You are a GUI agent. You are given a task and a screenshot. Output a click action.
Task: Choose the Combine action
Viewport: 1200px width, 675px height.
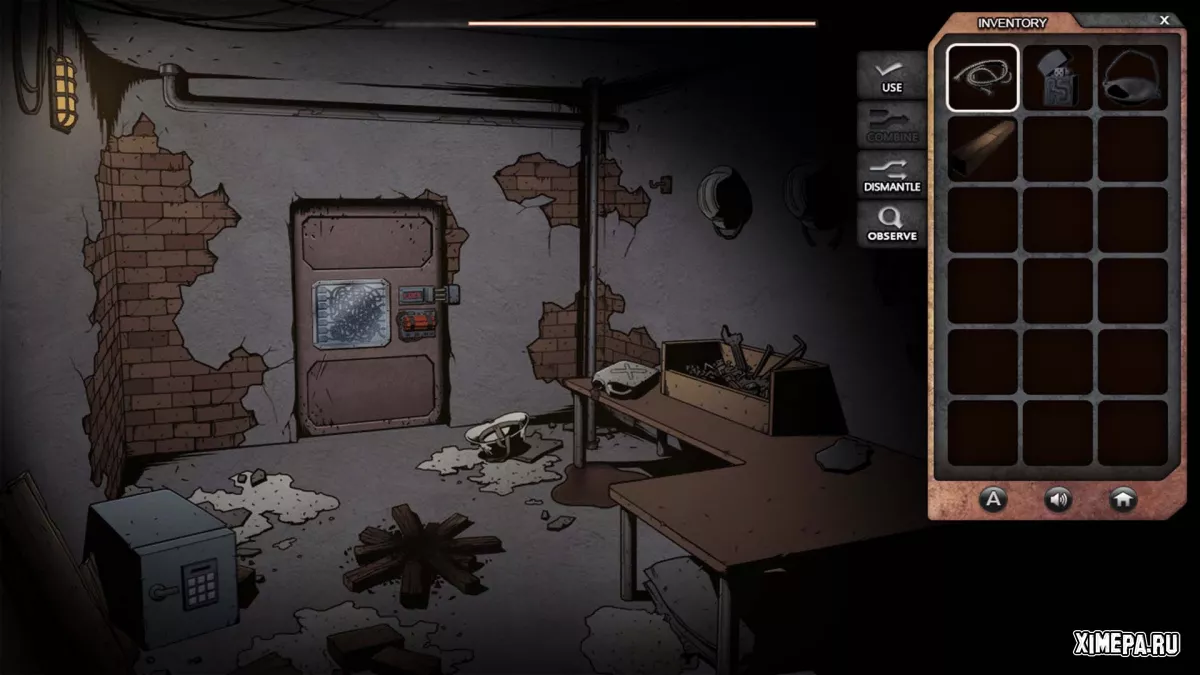891,126
